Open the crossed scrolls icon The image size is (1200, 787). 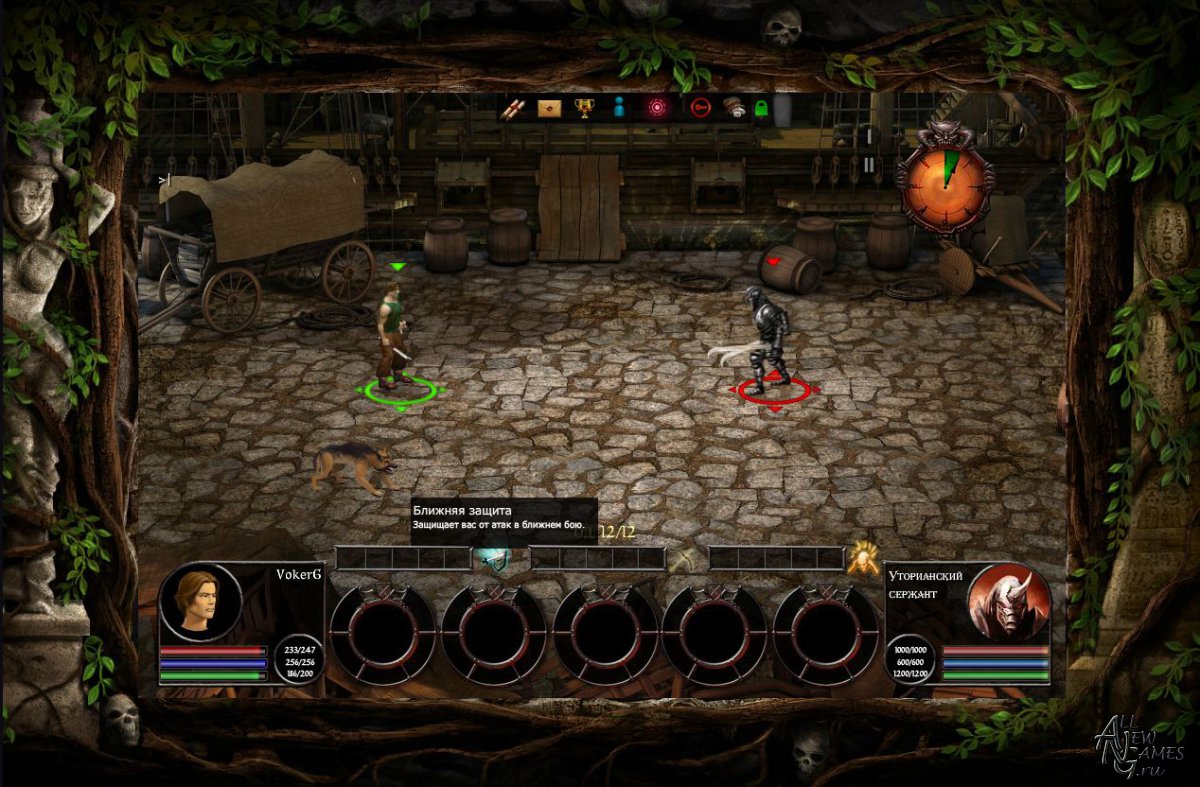pyautogui.click(x=513, y=108)
